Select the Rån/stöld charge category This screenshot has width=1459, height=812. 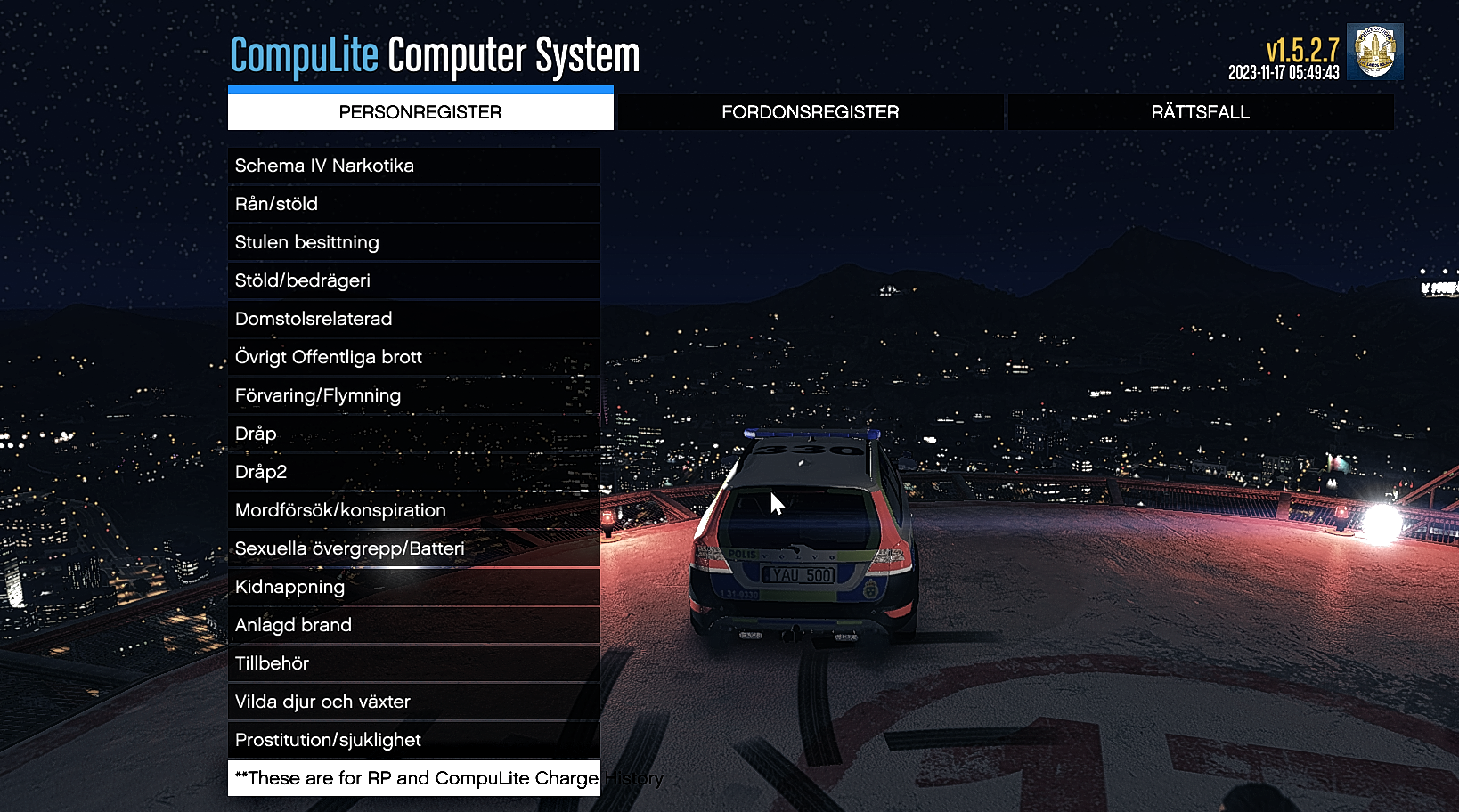point(413,204)
